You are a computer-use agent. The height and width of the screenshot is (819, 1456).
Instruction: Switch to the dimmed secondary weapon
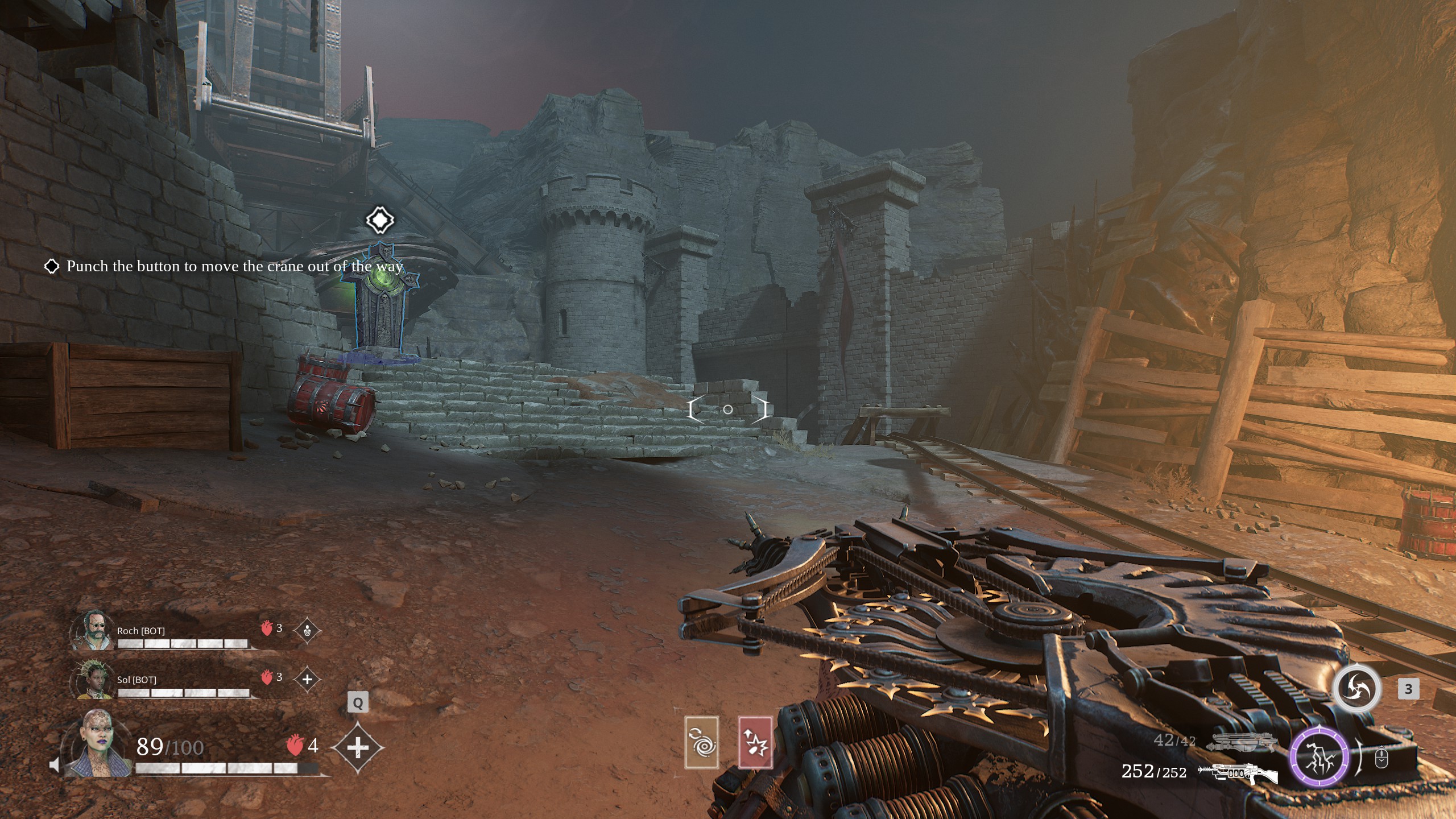coord(1237,742)
